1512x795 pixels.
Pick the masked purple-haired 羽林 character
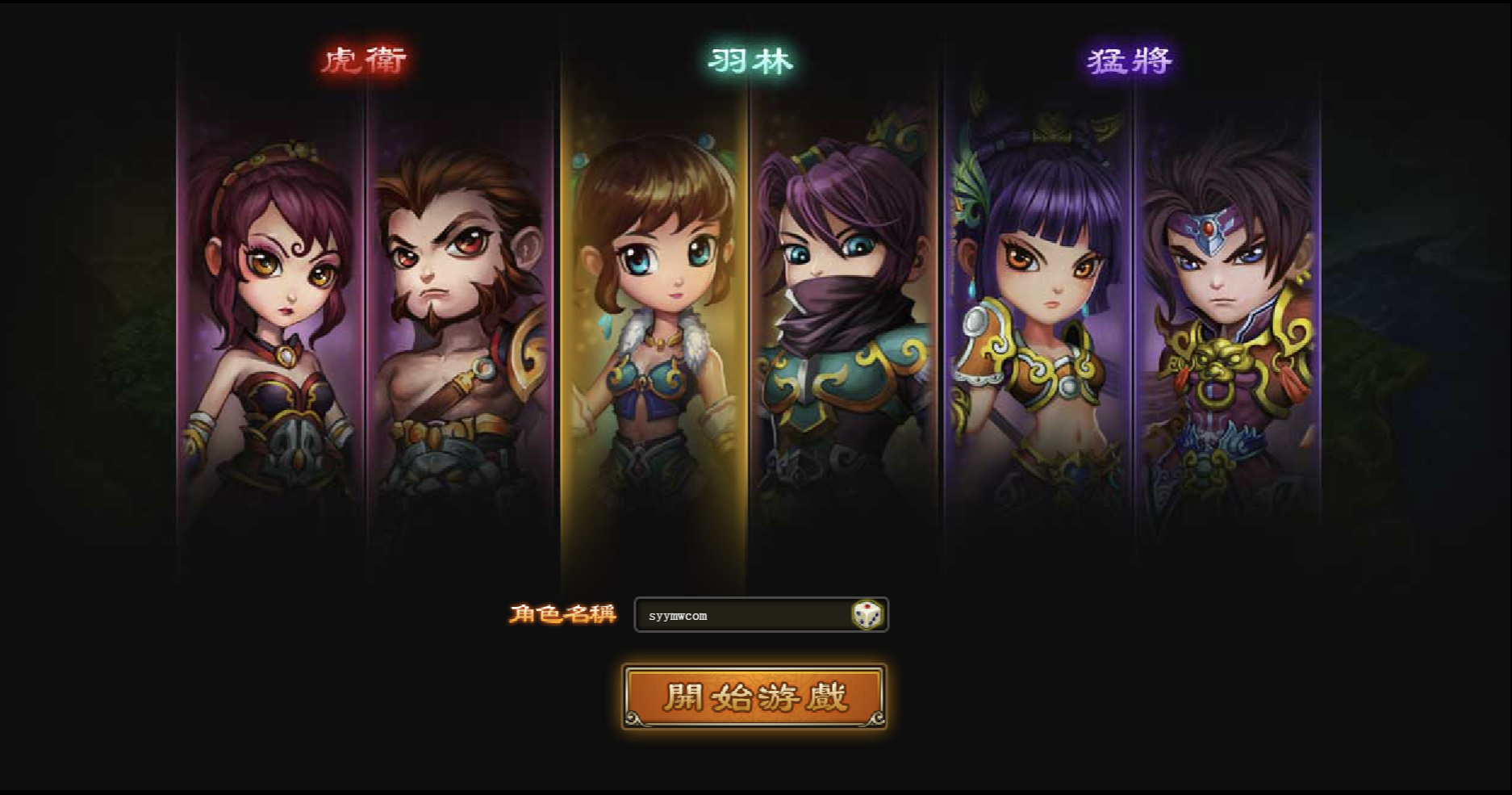click(x=844, y=323)
